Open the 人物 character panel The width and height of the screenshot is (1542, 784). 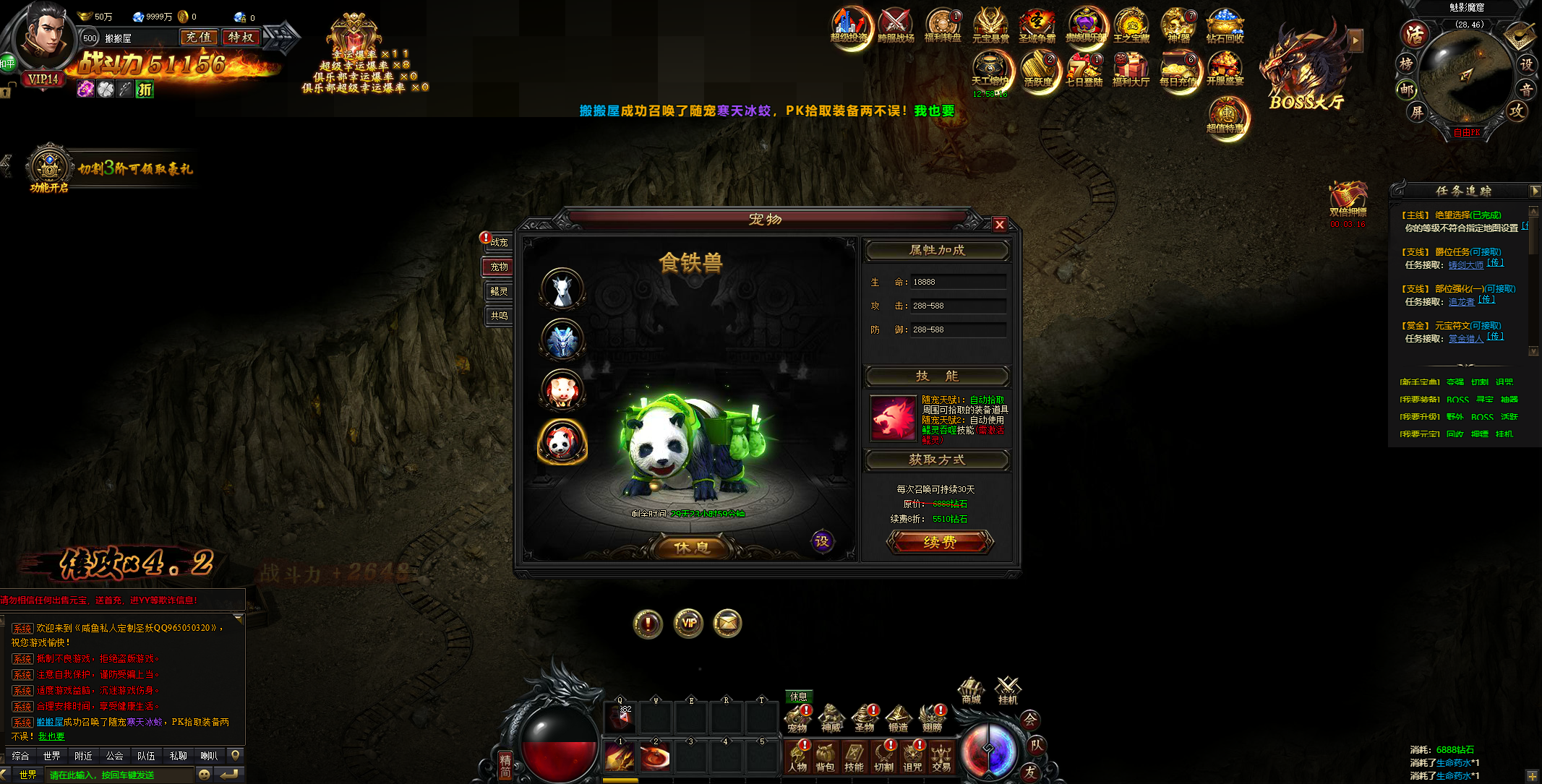tap(797, 757)
